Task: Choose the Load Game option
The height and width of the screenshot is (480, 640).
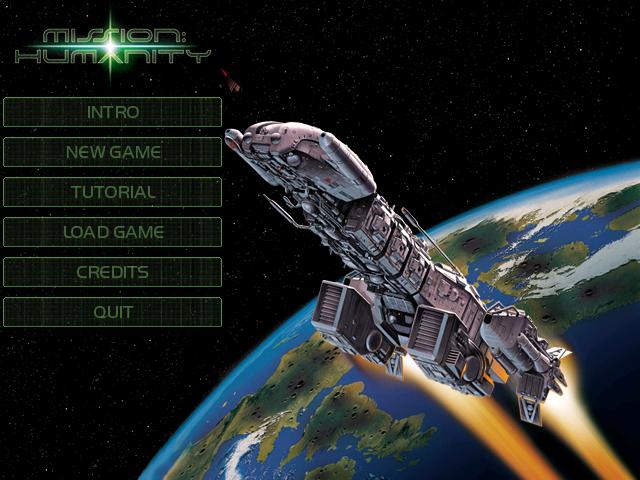Action: [x=113, y=232]
